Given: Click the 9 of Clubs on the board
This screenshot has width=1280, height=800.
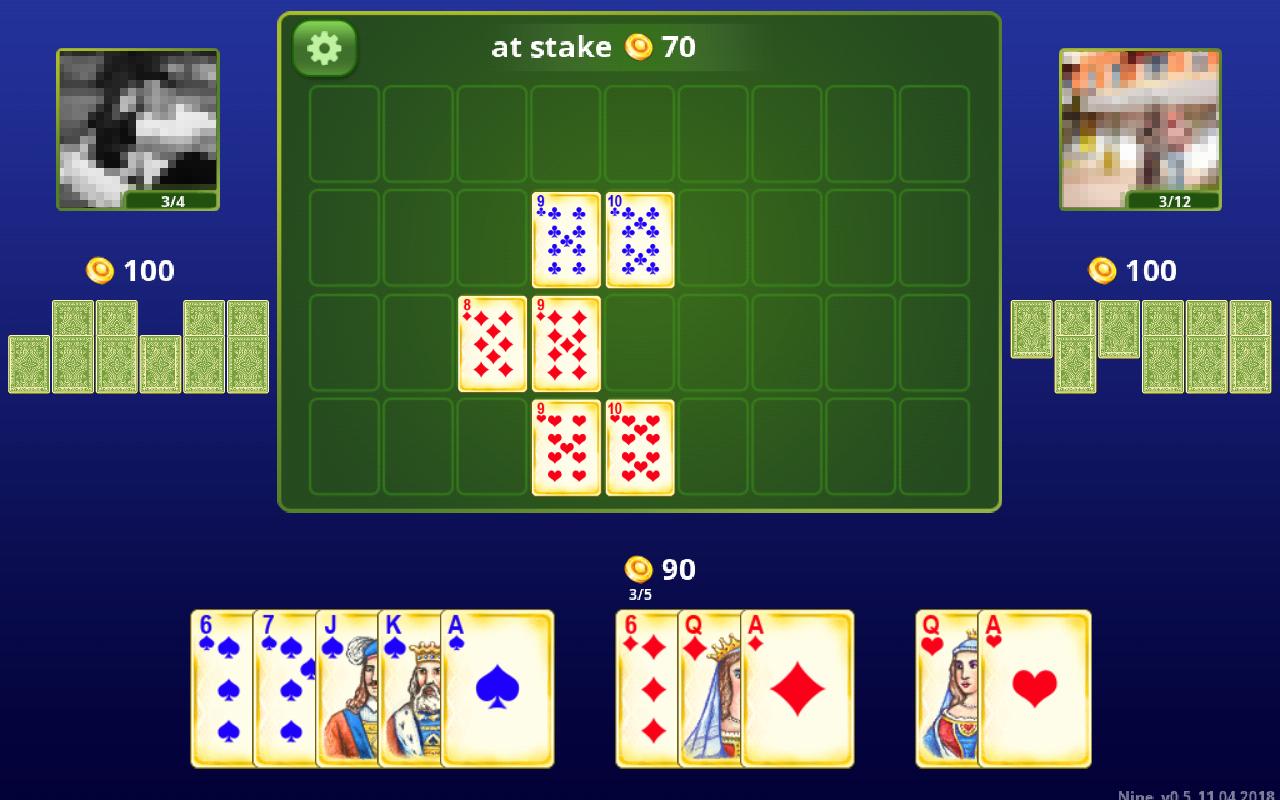Looking at the screenshot, I should 566,240.
